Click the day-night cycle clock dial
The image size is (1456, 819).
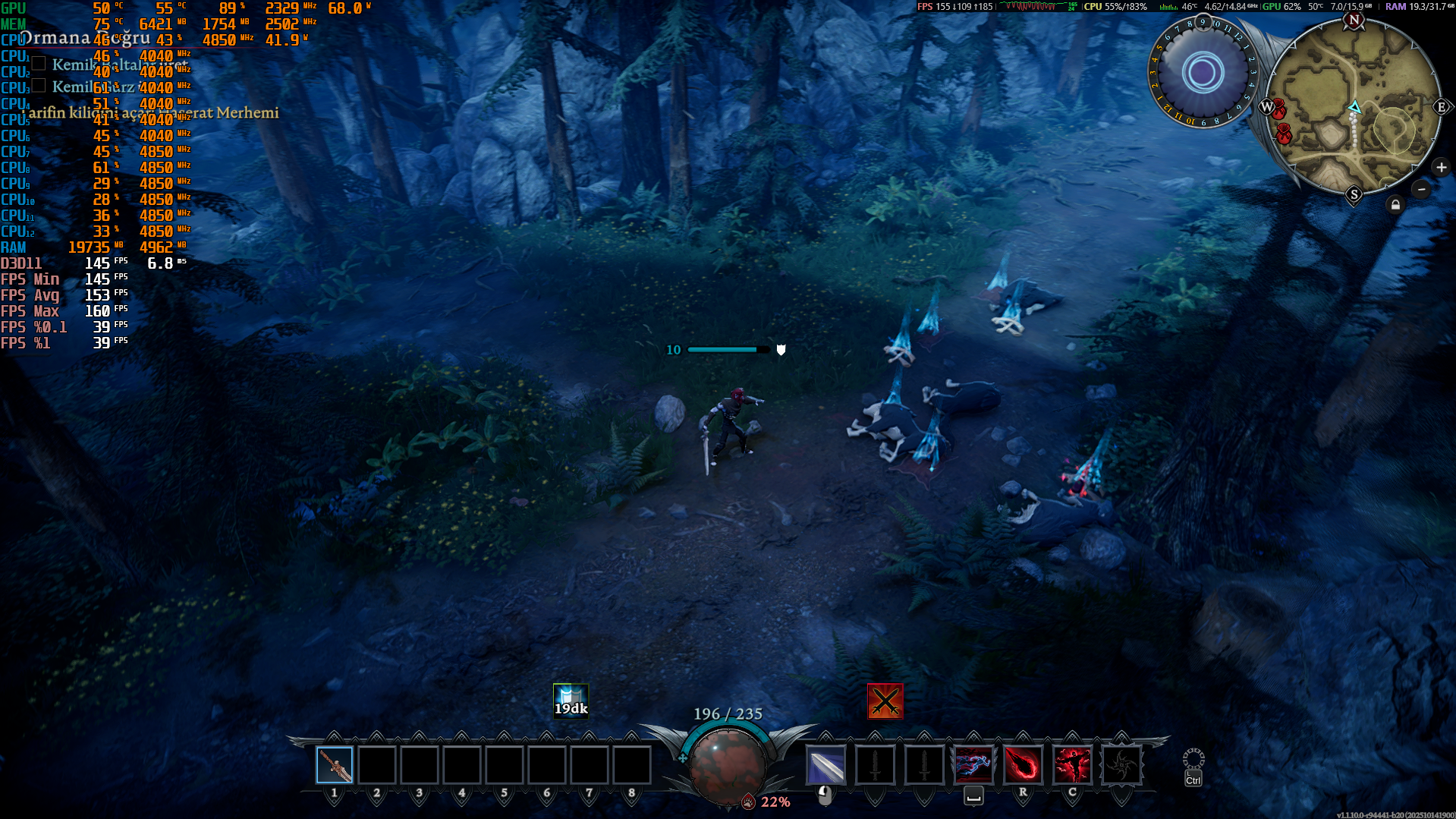[x=1203, y=74]
